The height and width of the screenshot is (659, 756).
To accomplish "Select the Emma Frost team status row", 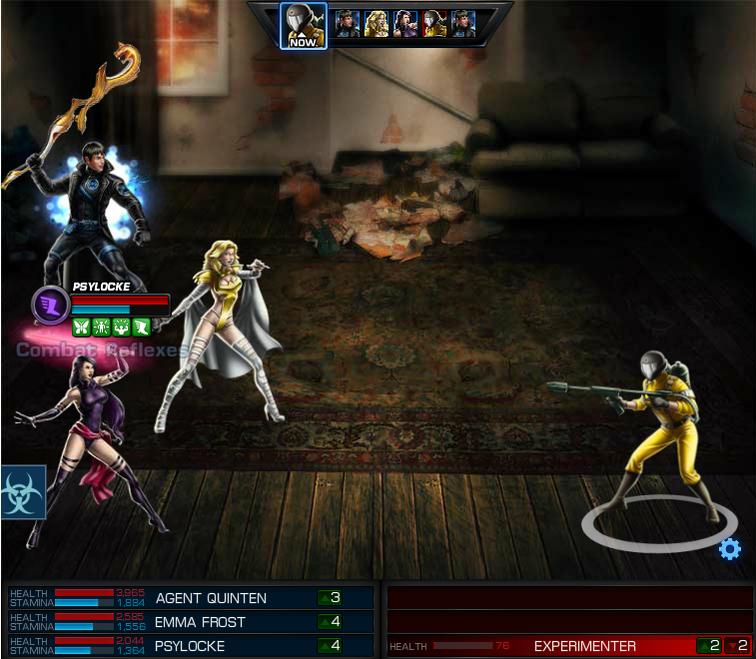I will click(x=191, y=622).
